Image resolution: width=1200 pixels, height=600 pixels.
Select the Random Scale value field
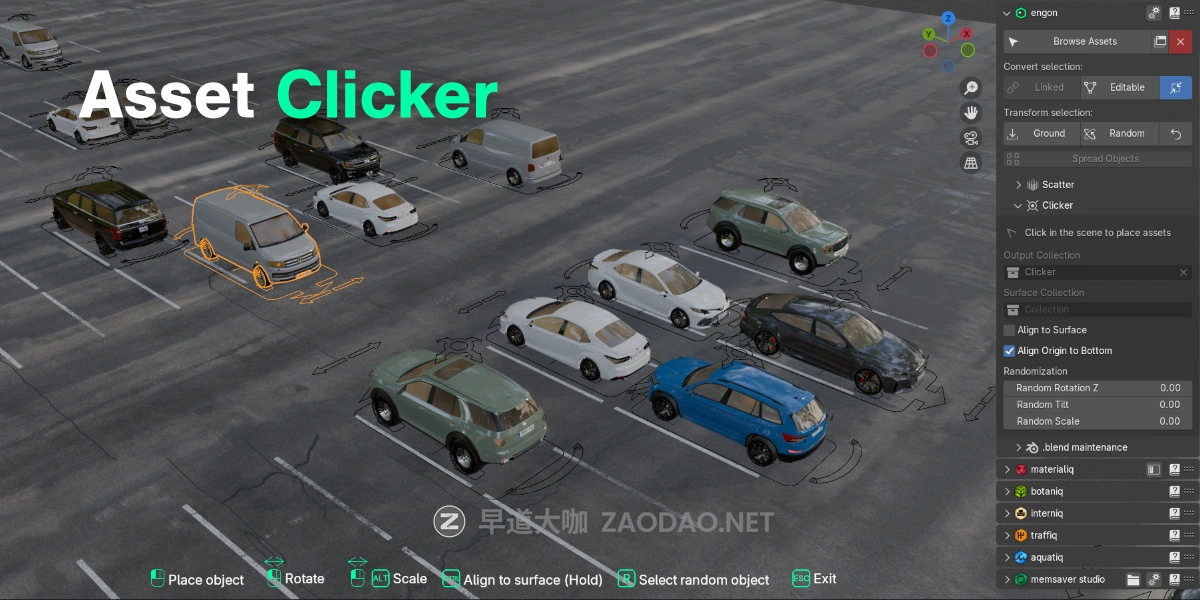coord(1097,422)
